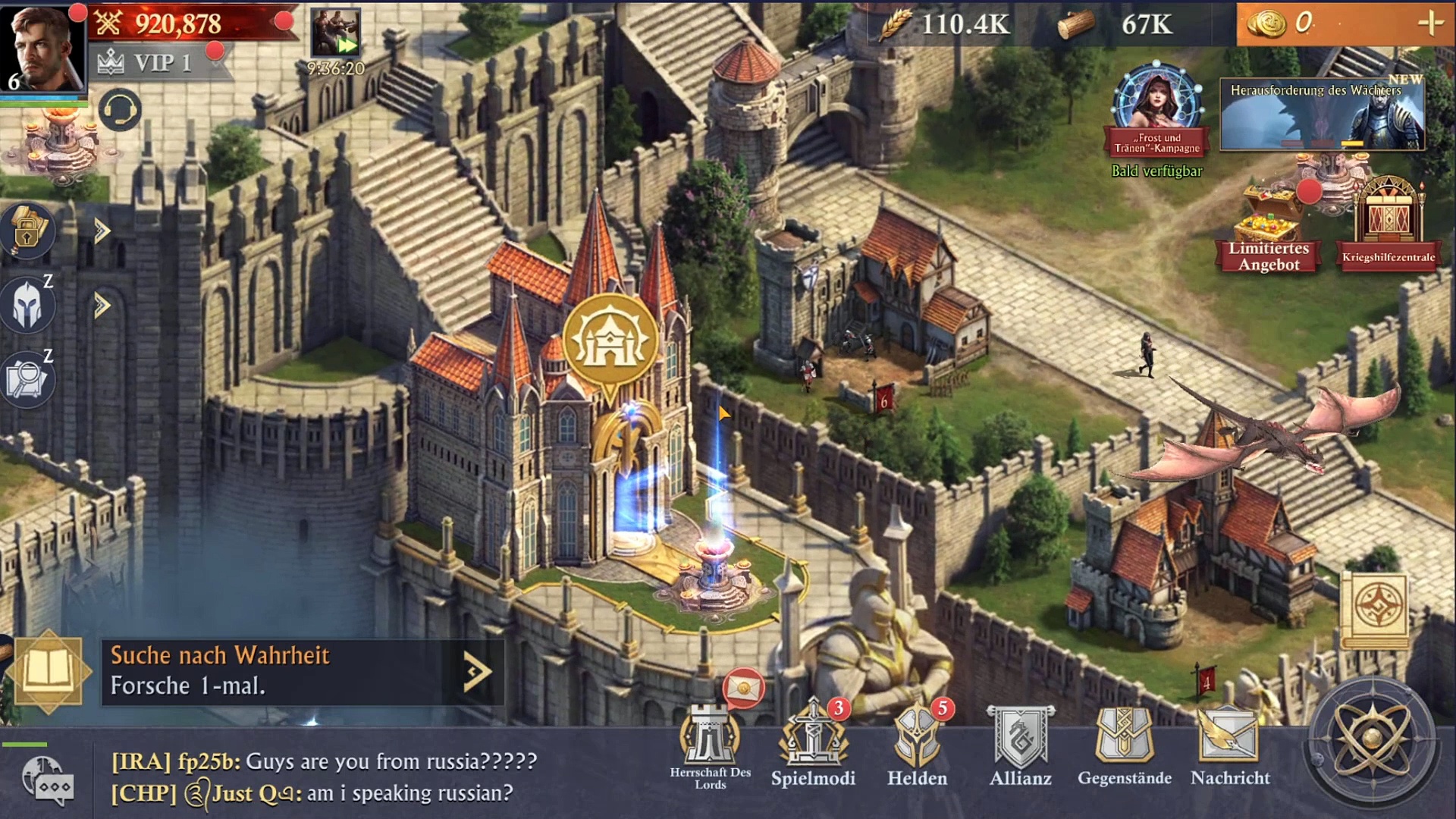This screenshot has width=1456, height=819.
Task: Open Herausforderung des Wächters banner
Action: click(1322, 115)
